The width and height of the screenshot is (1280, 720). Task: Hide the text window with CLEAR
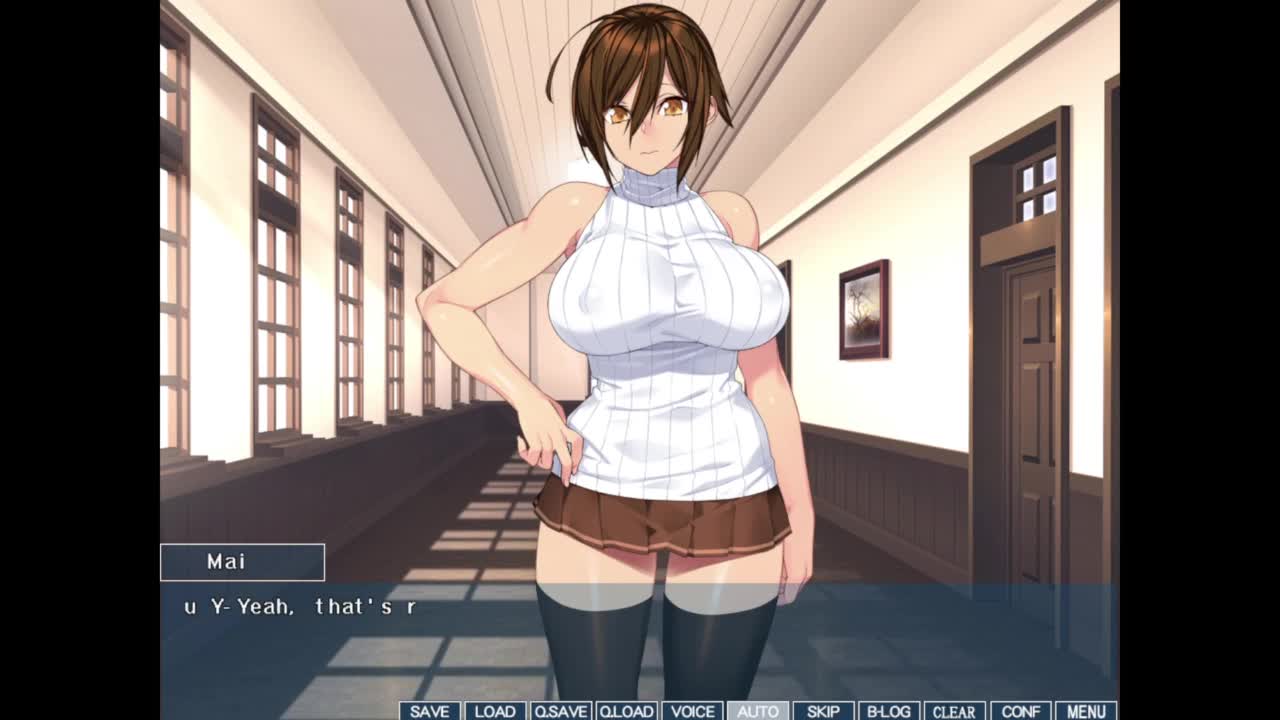click(x=954, y=711)
